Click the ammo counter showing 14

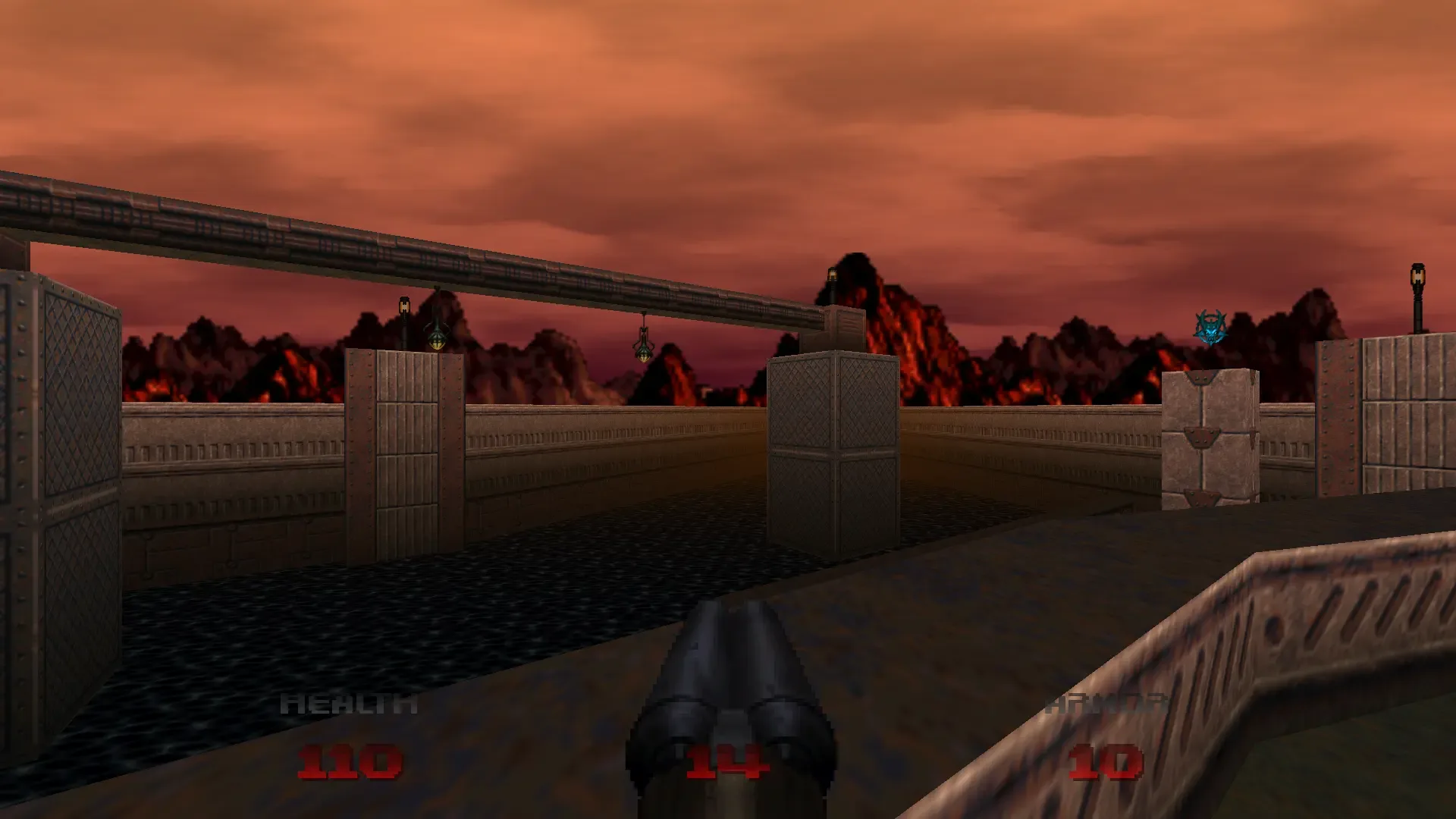coord(728,762)
